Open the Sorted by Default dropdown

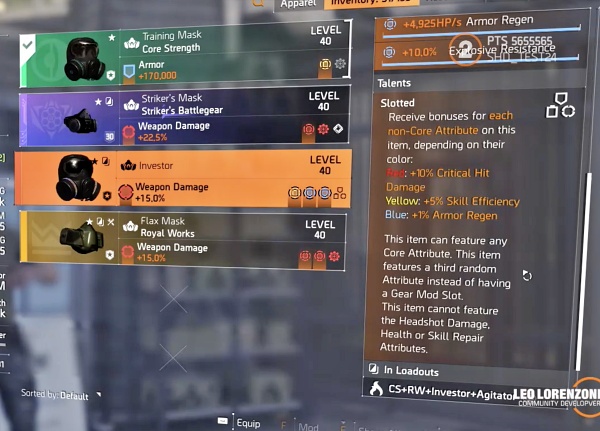(x=62, y=395)
